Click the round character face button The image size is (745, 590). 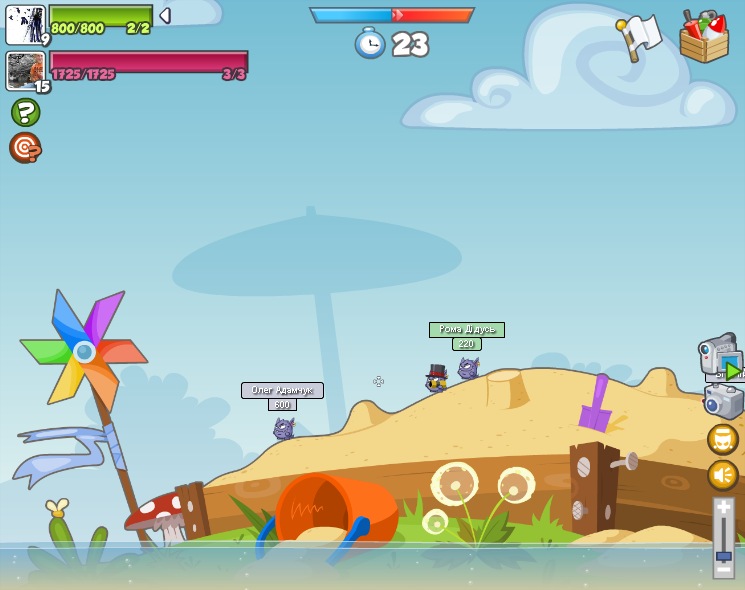tap(722, 439)
